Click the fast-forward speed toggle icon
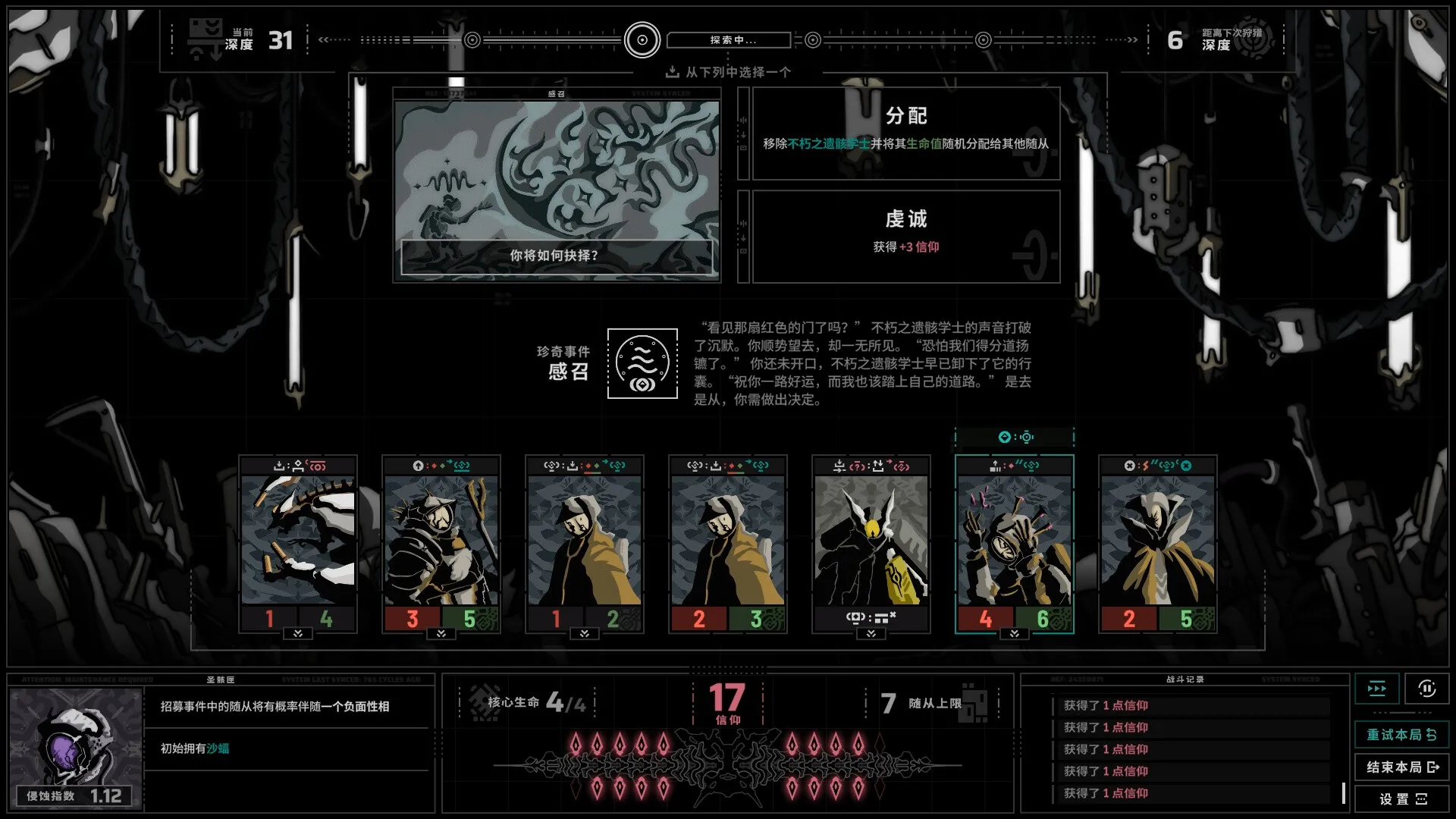 (1377, 689)
